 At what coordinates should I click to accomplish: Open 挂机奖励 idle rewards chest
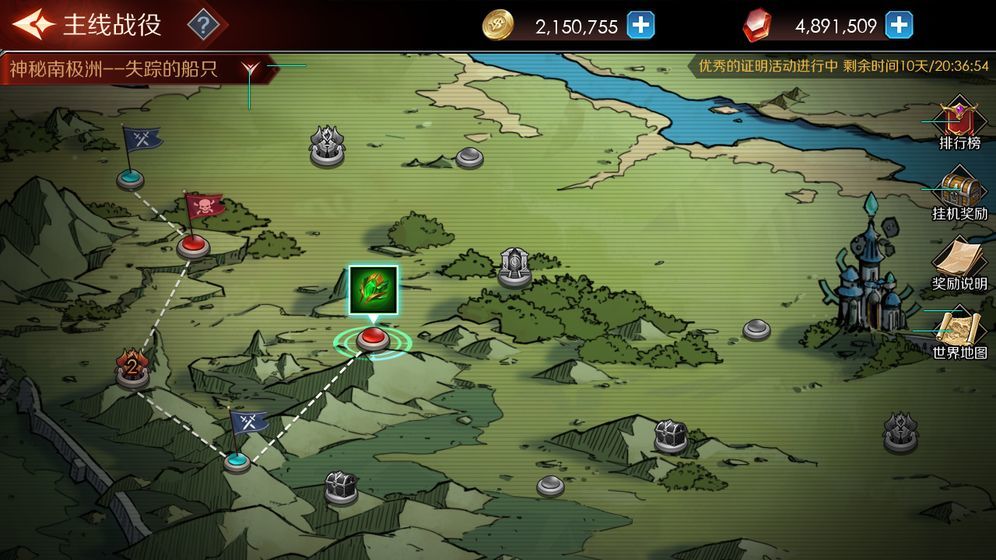960,193
